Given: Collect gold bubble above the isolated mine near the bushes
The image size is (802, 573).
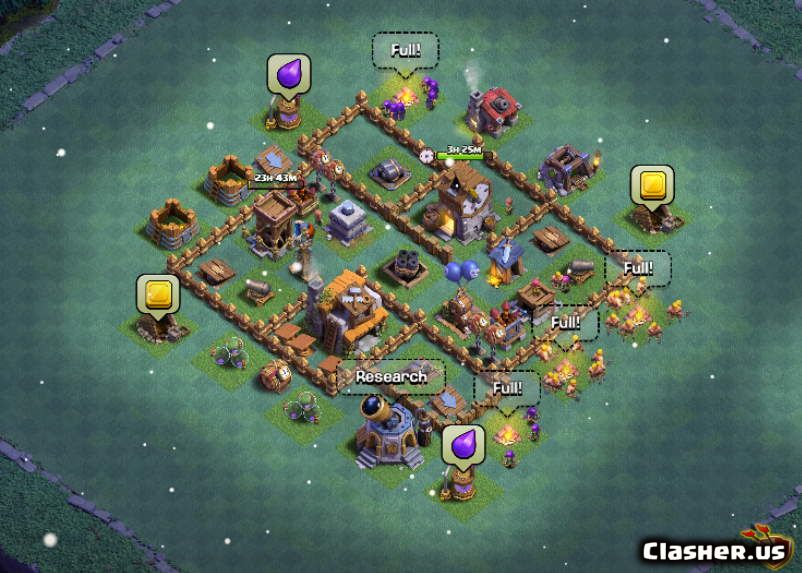Looking at the screenshot, I should 157,294.
